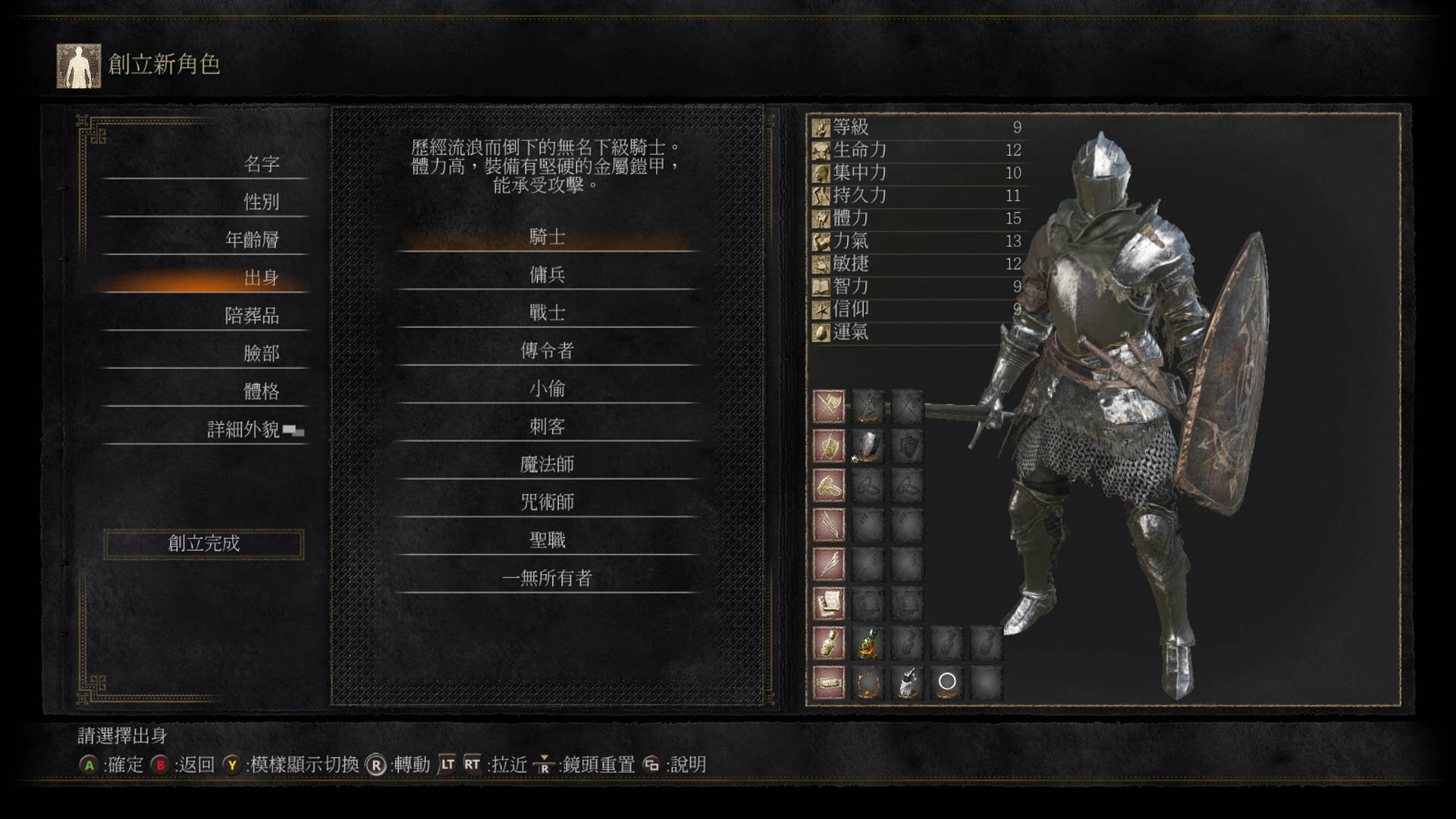Open the 臉部 (Face) settings
This screenshot has width=1456, height=819.
tap(262, 353)
